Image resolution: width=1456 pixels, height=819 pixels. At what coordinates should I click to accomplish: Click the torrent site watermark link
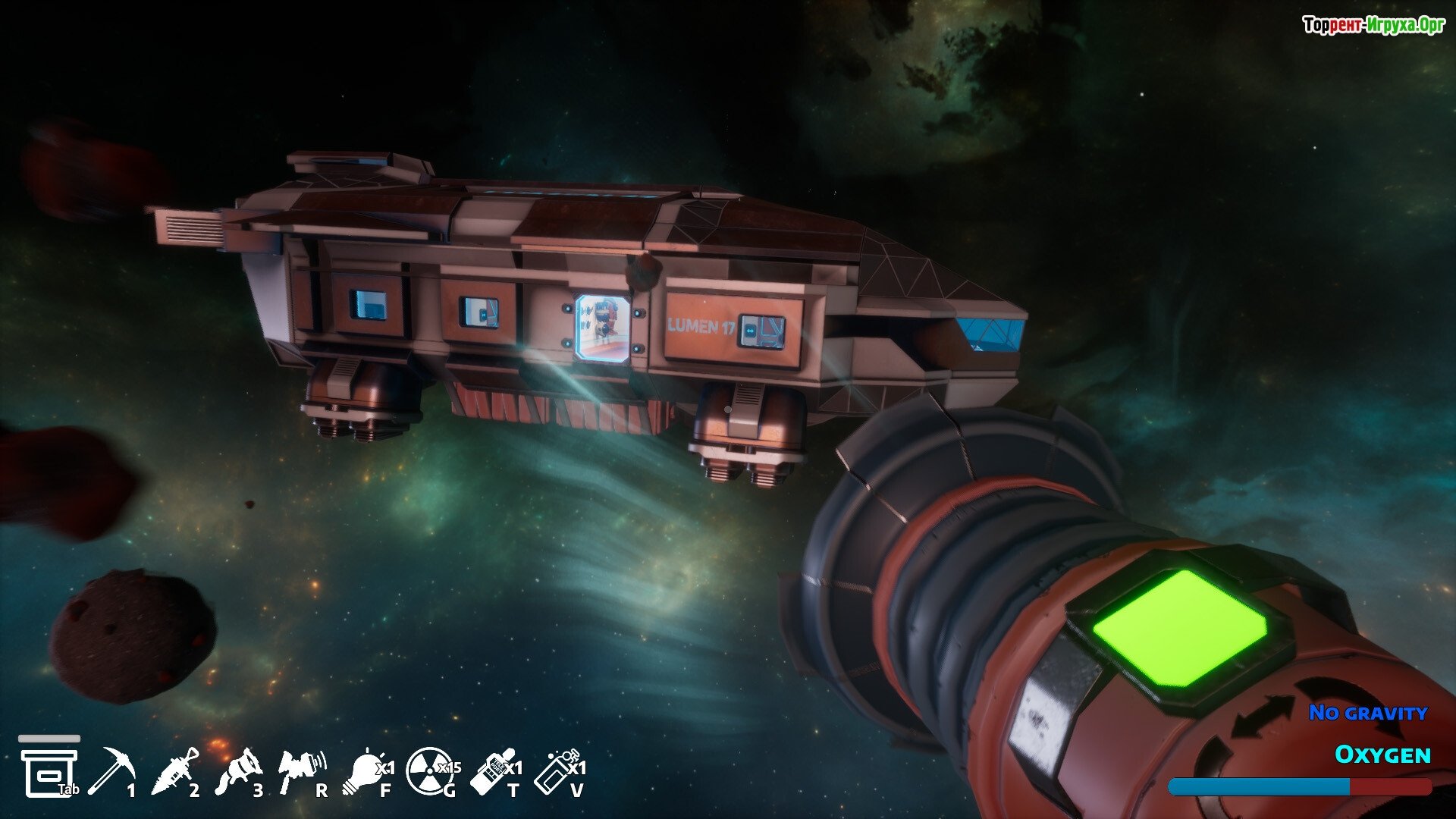point(1373,26)
